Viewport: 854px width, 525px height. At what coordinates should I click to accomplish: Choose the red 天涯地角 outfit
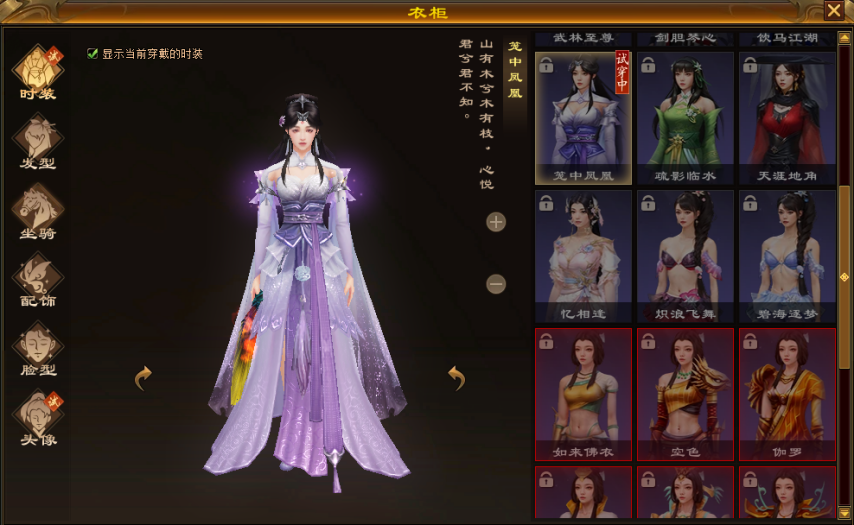[787, 117]
